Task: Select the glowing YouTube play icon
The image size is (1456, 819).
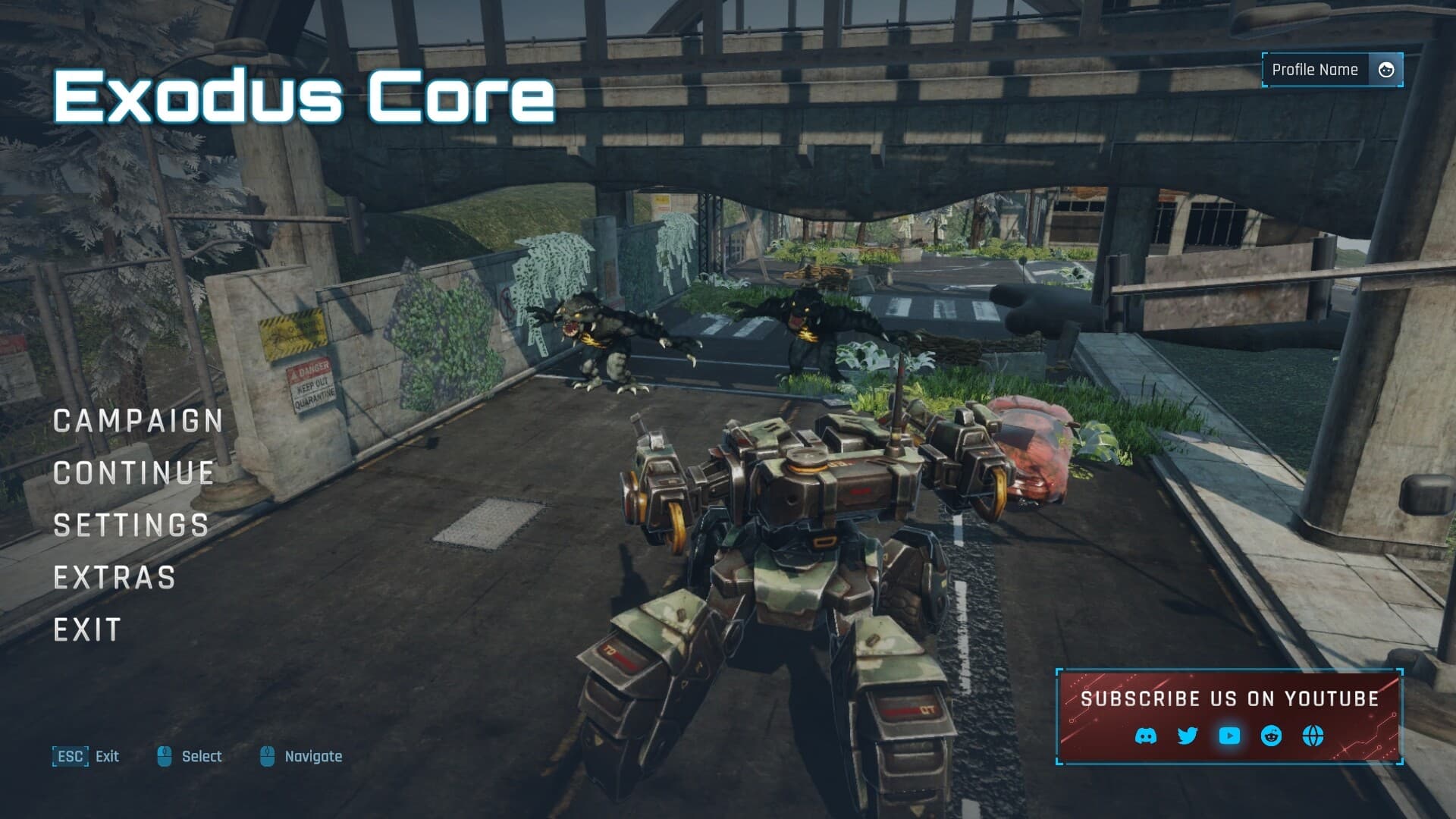Action: click(1228, 735)
